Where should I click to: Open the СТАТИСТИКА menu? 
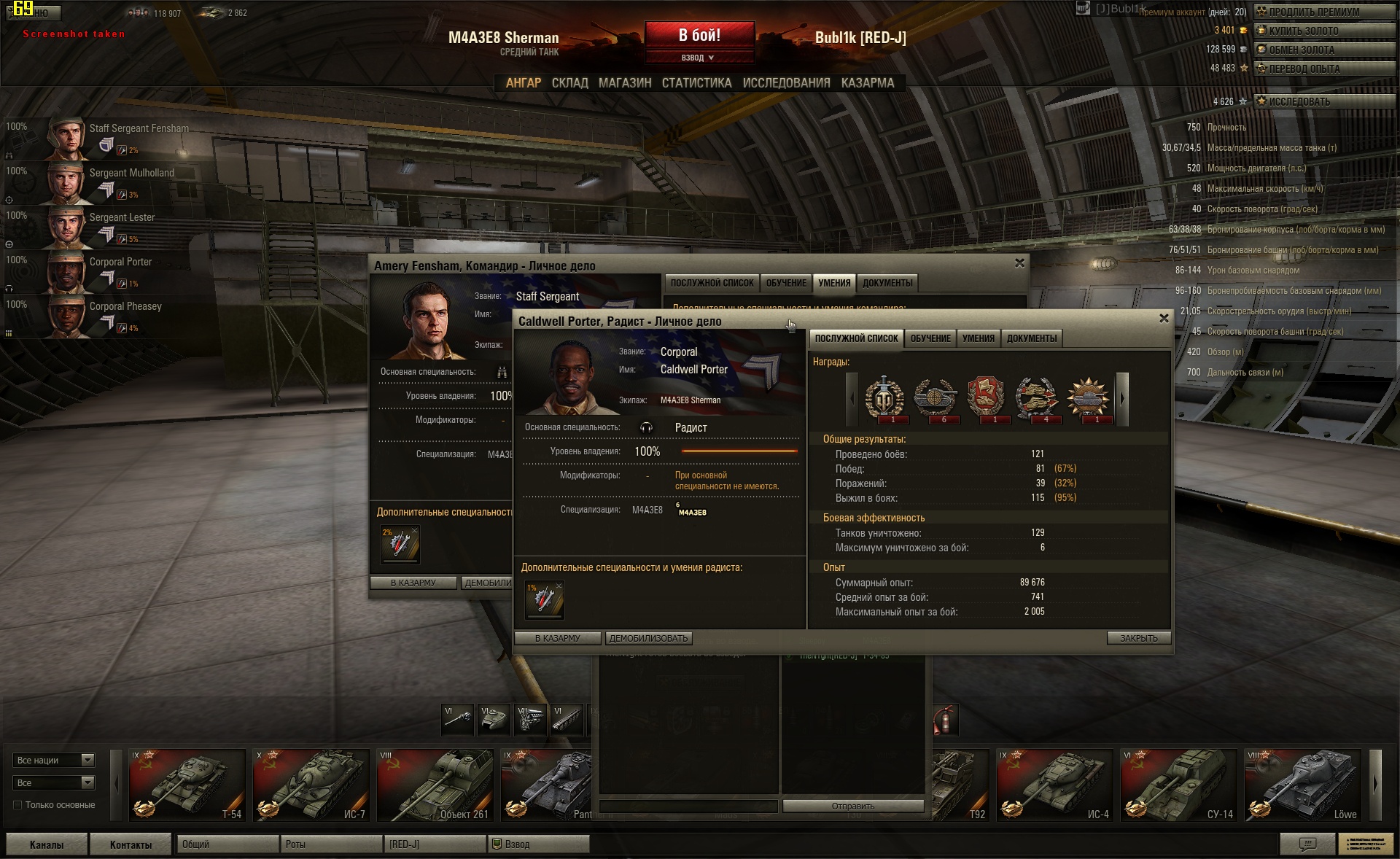coord(696,83)
